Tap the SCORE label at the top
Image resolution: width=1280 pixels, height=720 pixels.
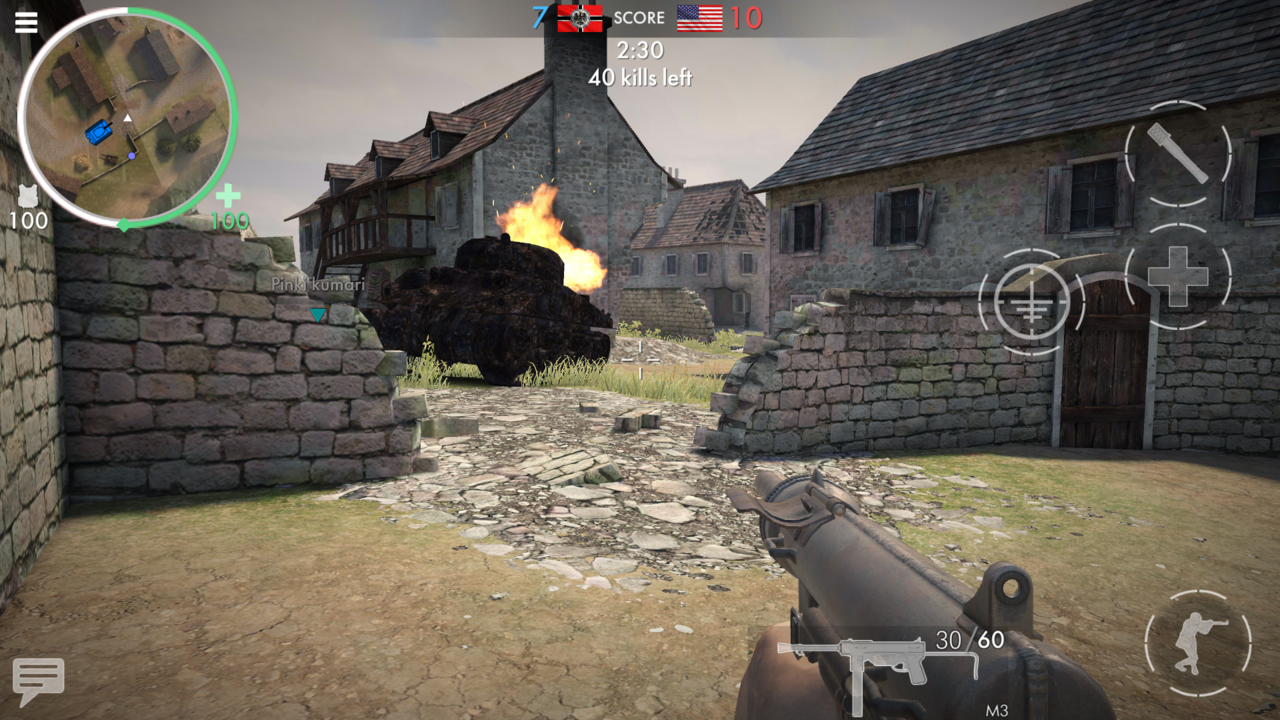[640, 17]
